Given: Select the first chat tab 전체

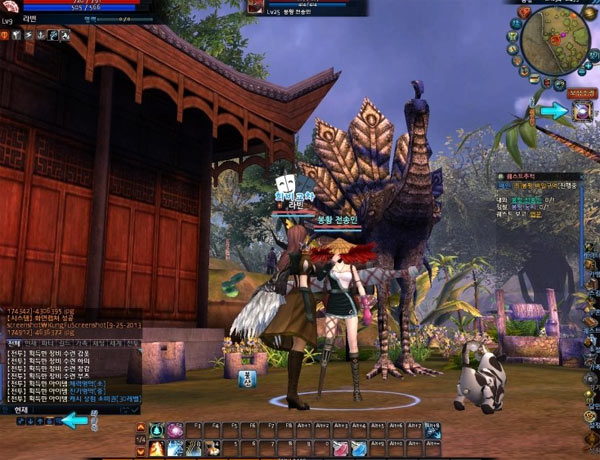Looking at the screenshot, I should pos(14,343).
